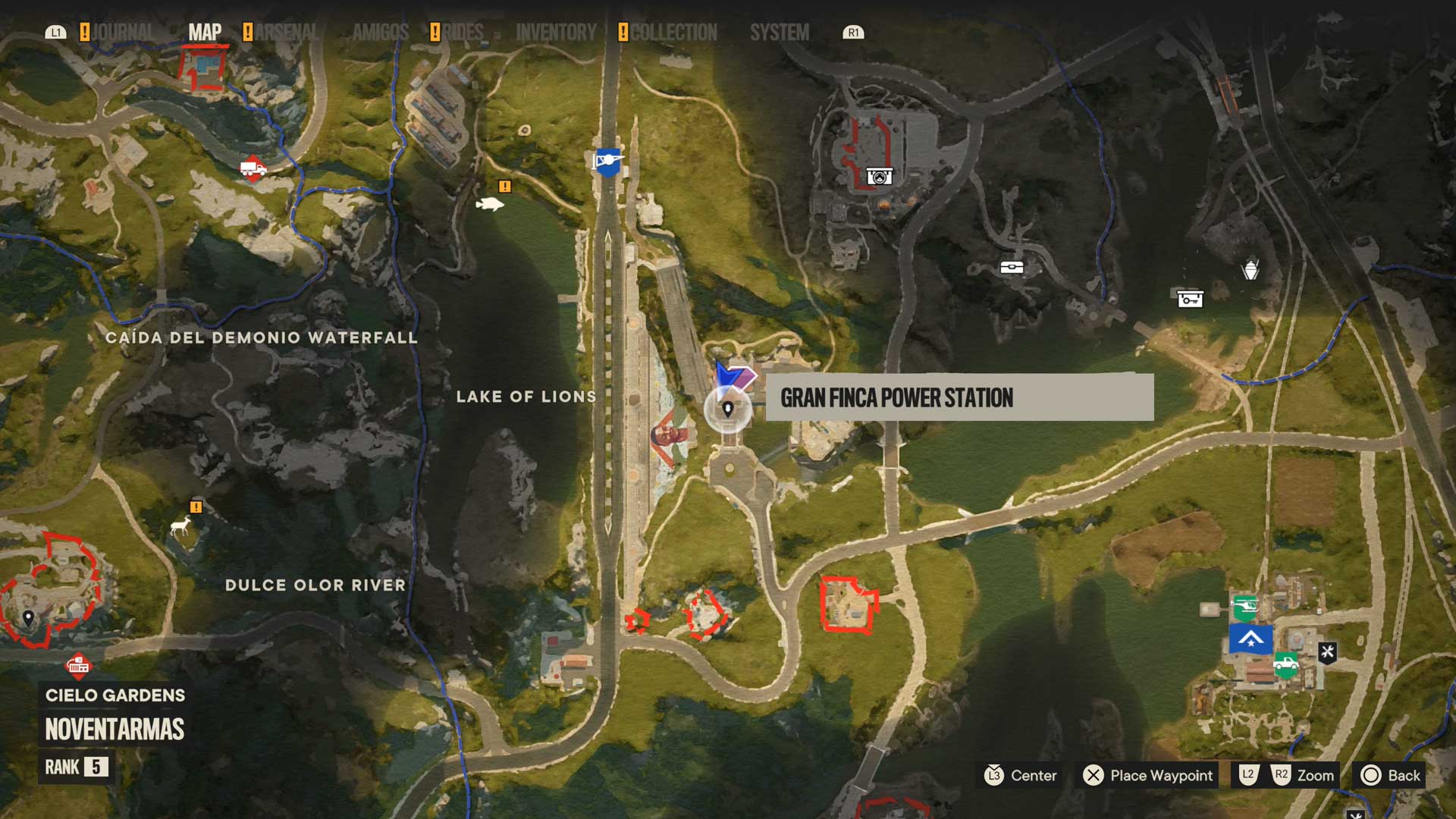The image size is (1456, 819).
Task: Open the Arsenal tab
Action: (286, 33)
